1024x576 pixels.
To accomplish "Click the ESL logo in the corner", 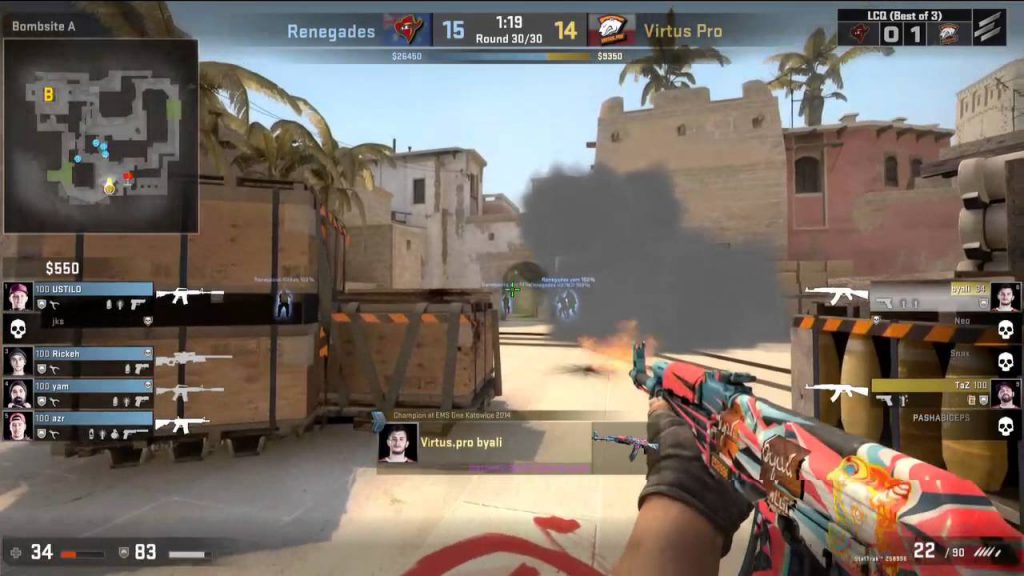I will [x=990, y=28].
